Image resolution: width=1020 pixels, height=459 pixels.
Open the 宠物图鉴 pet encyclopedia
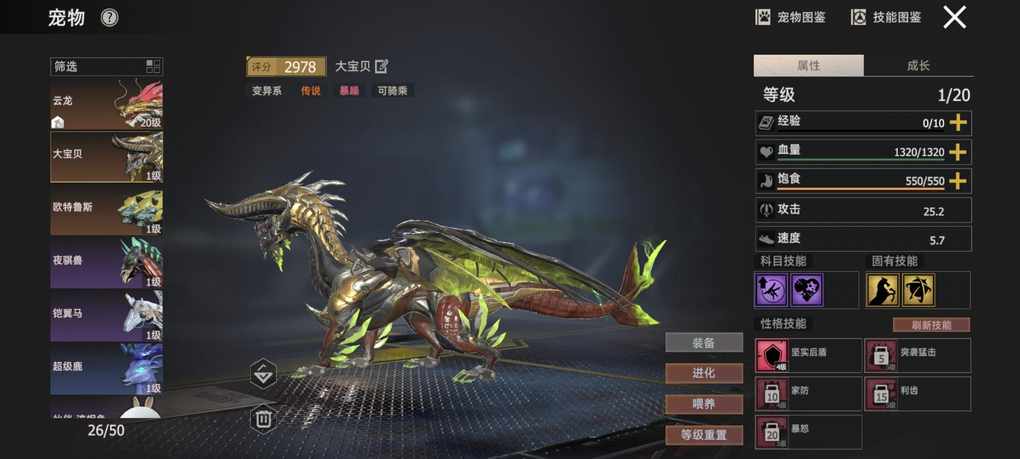[791, 17]
